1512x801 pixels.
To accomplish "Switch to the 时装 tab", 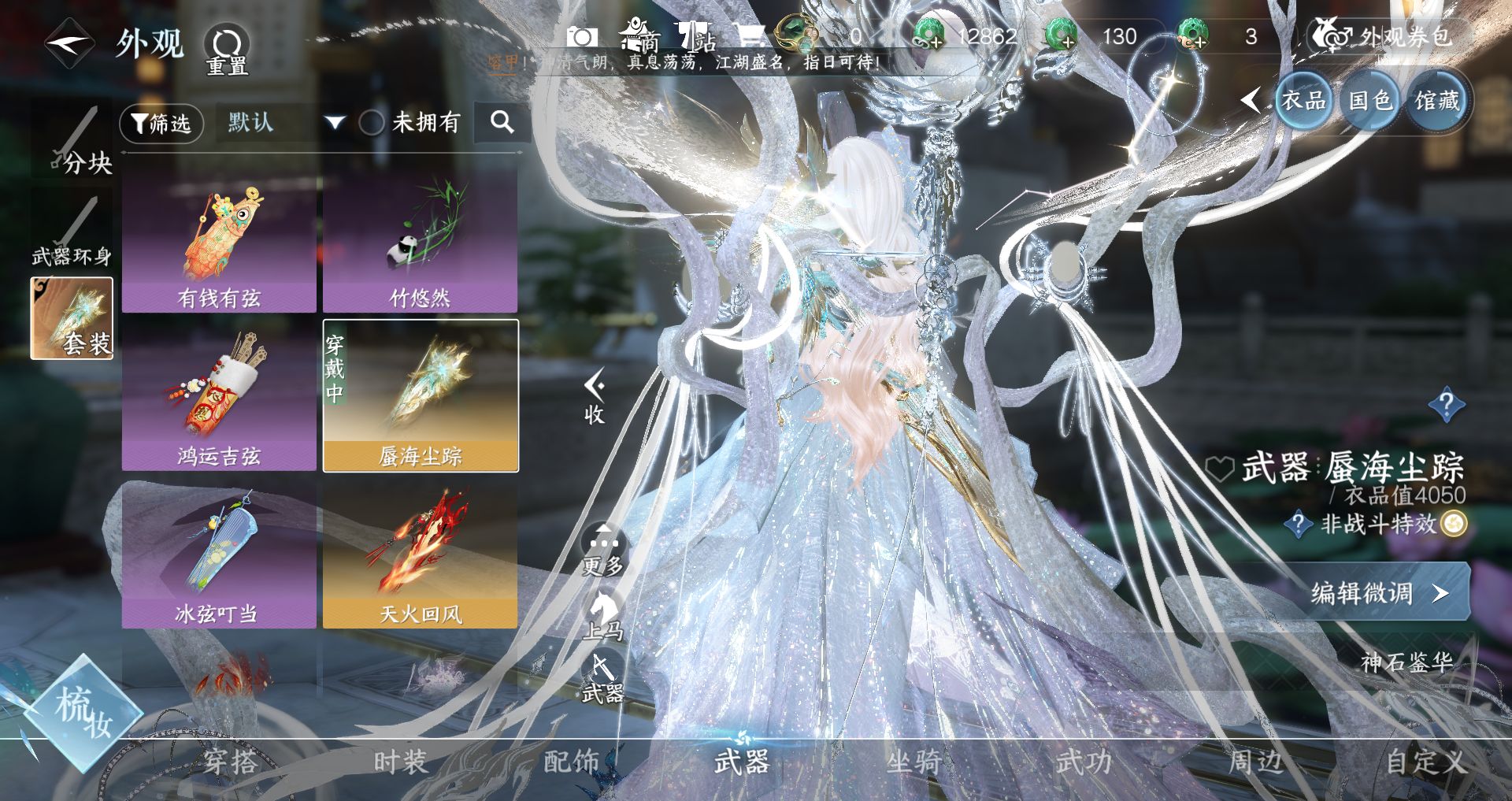I will coord(400,762).
